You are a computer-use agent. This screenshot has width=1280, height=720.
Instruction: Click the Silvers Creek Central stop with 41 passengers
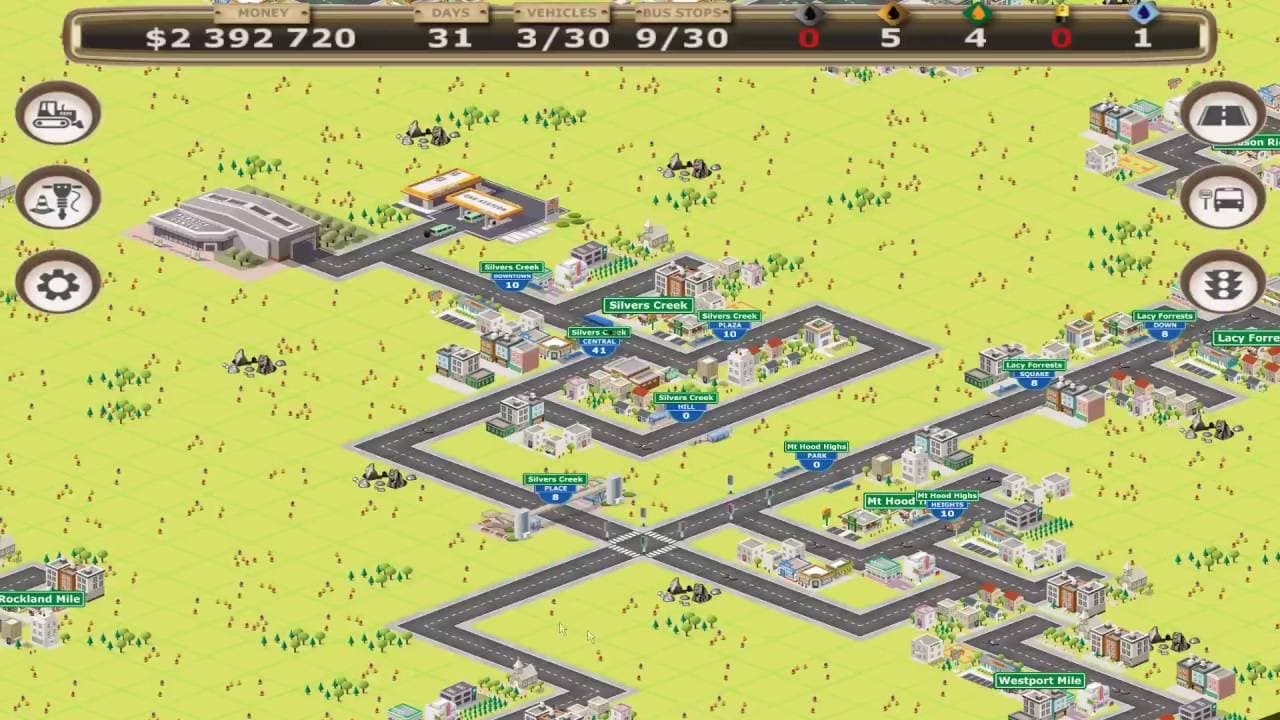[x=598, y=339]
